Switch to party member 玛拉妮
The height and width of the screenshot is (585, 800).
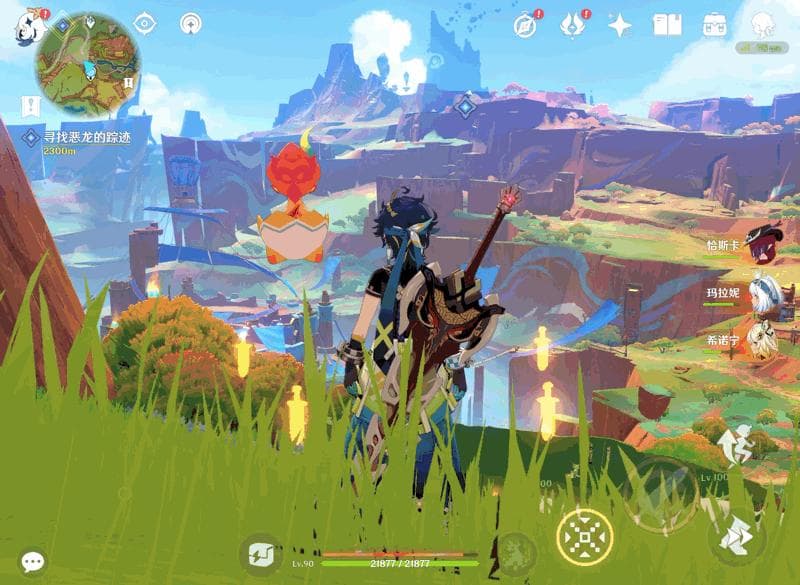[x=762, y=292]
